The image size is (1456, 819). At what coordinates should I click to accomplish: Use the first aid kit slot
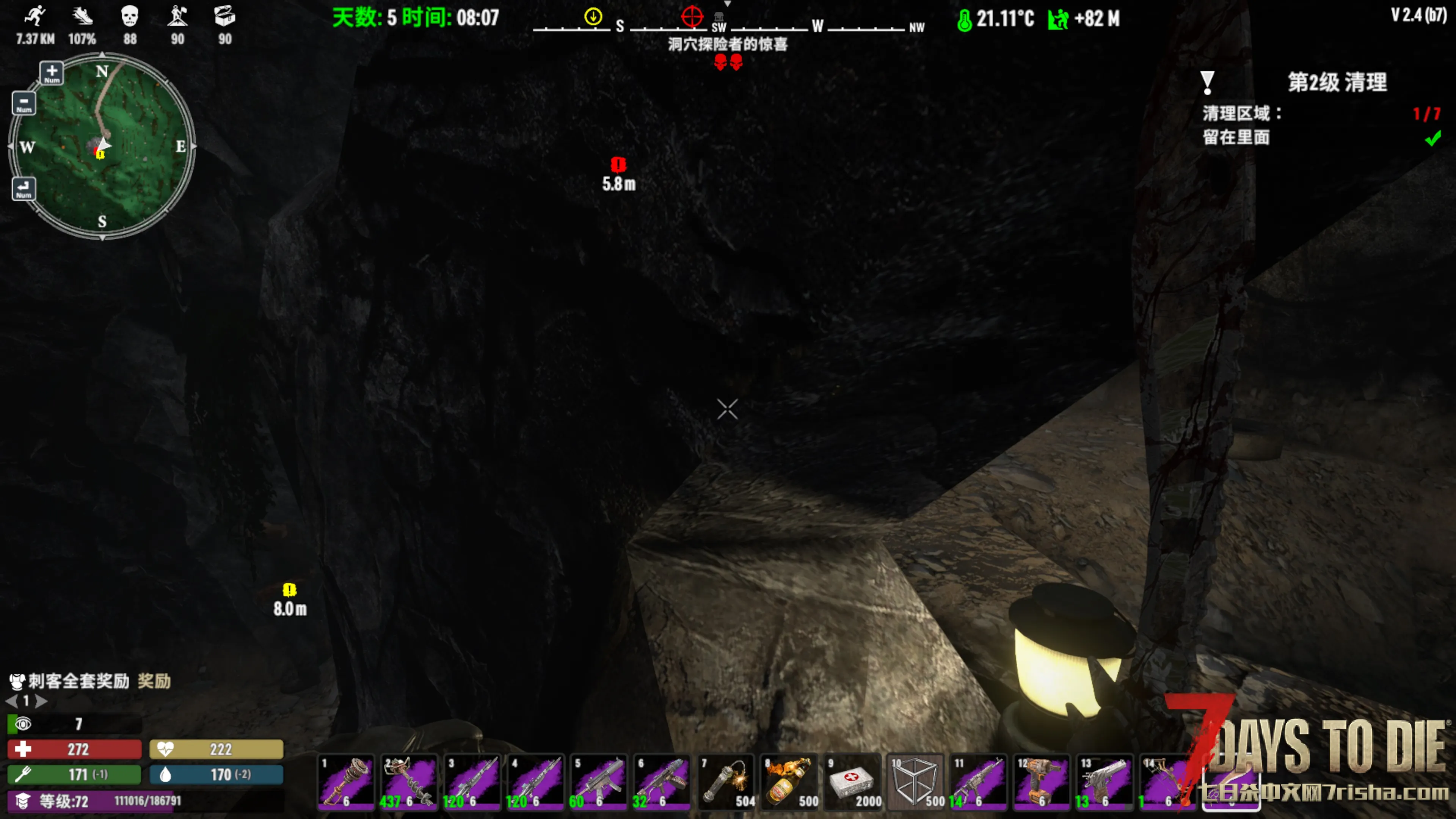click(852, 782)
